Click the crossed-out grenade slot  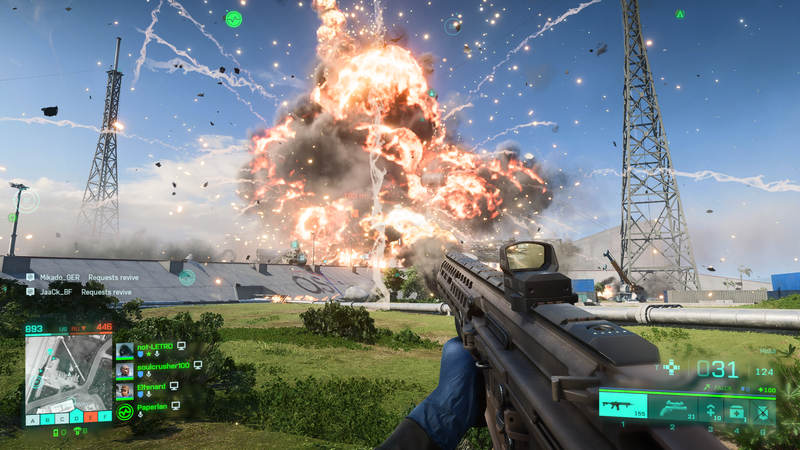click(x=763, y=409)
